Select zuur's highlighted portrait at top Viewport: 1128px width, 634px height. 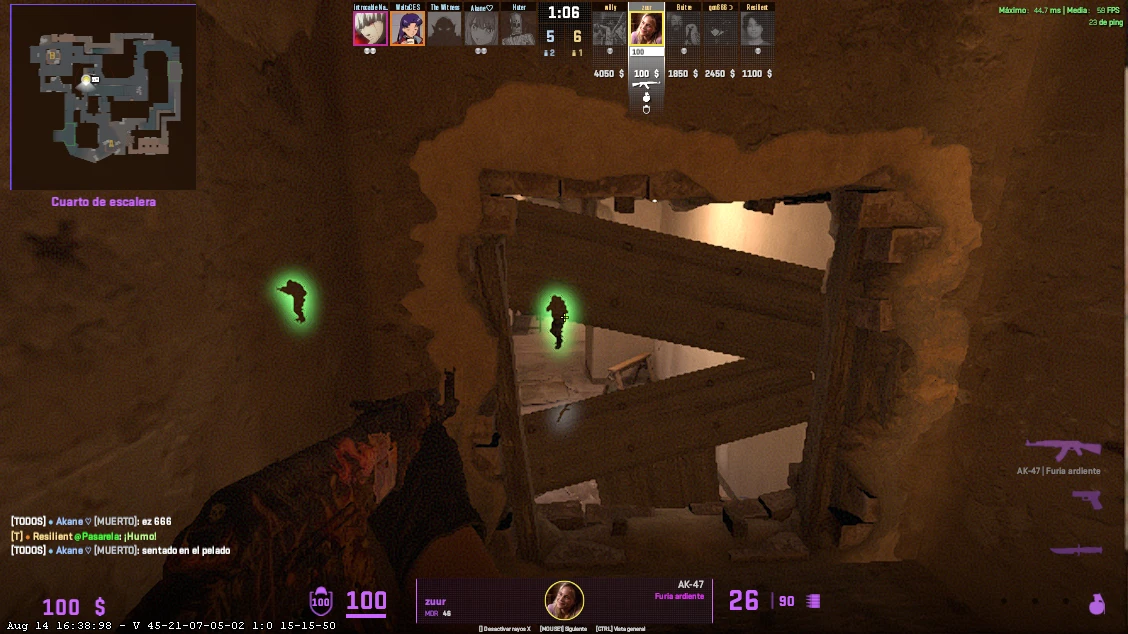[646, 28]
